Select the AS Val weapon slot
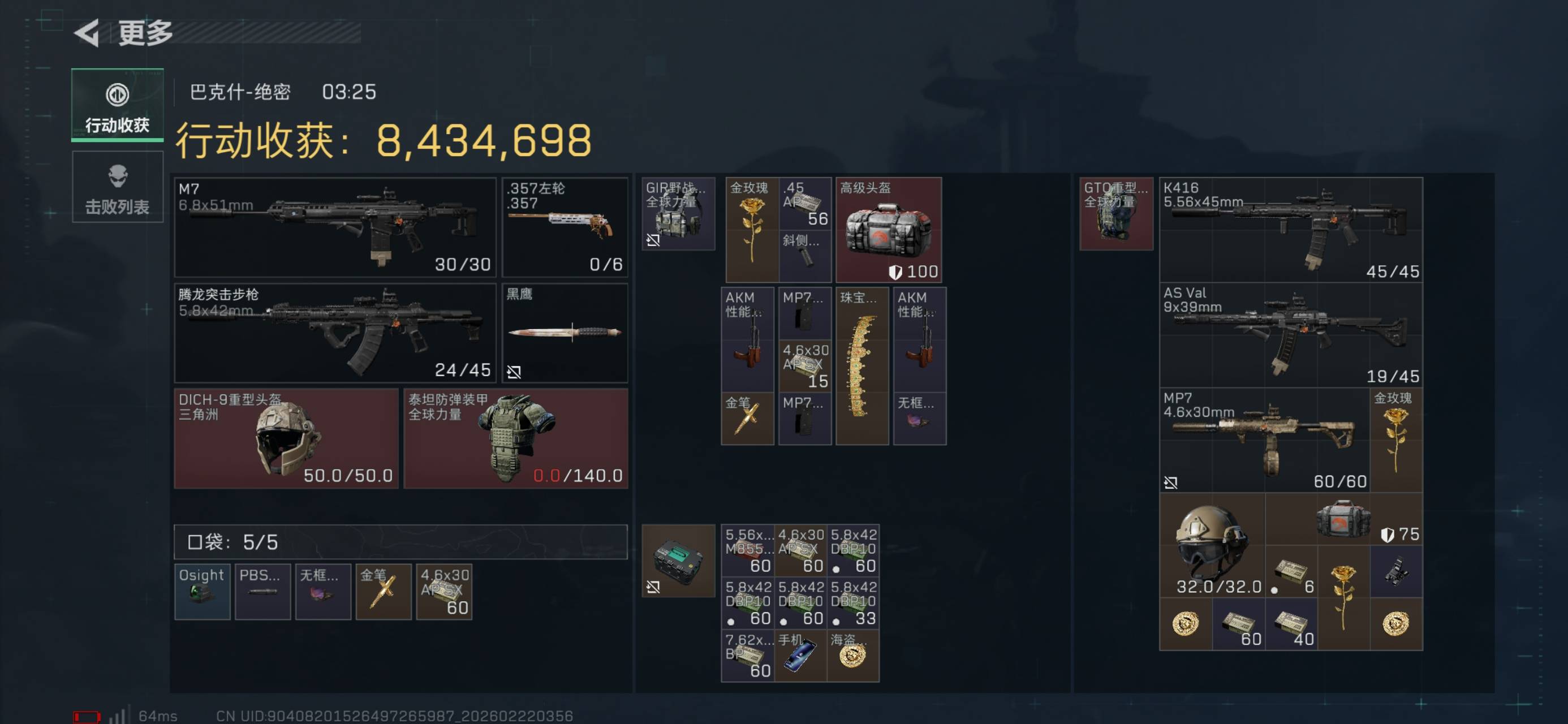 [x=1290, y=335]
